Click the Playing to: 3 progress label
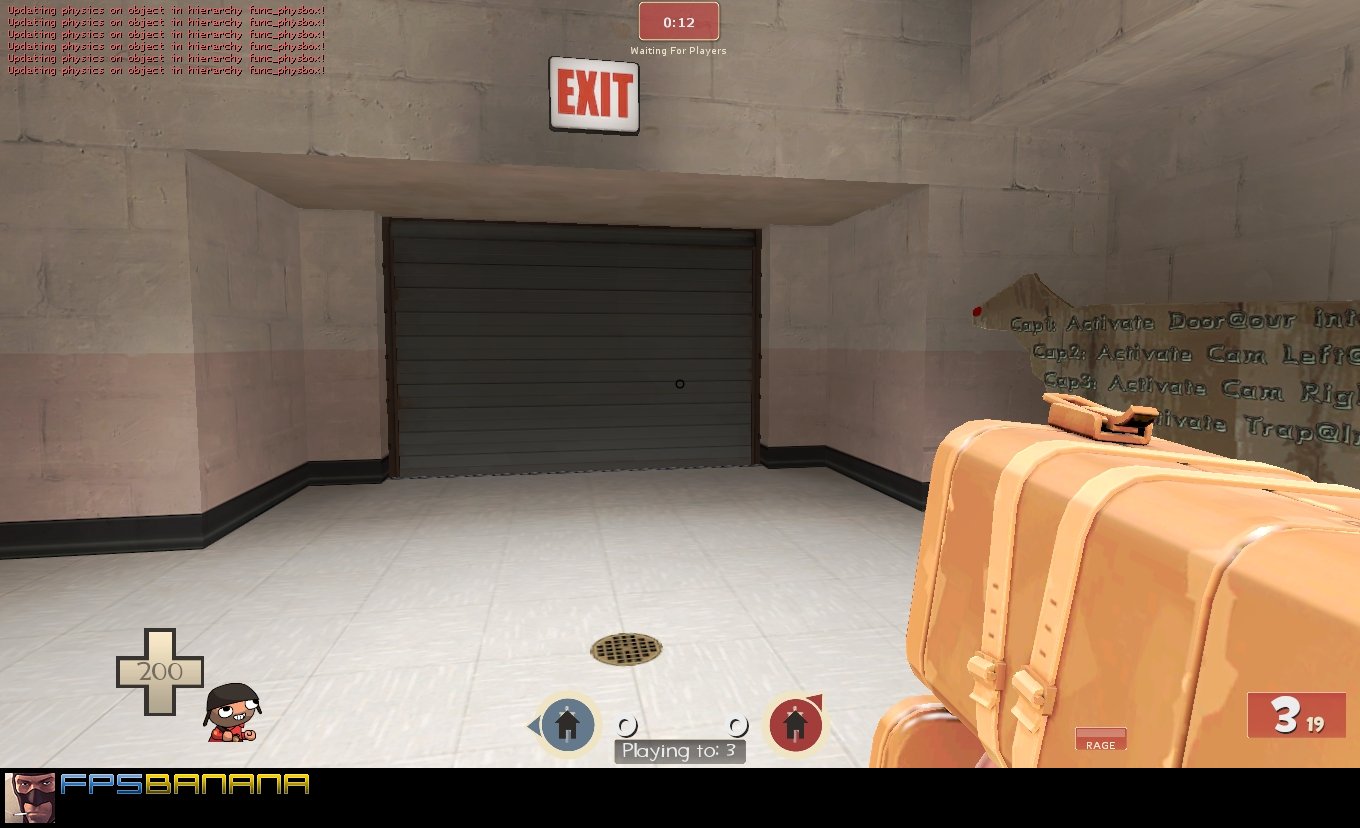Viewport: 1360px width, 828px height. 679,750
